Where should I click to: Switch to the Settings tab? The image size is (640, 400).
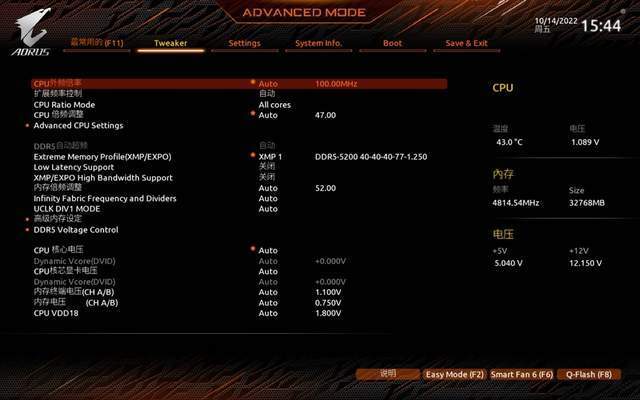(x=244, y=44)
